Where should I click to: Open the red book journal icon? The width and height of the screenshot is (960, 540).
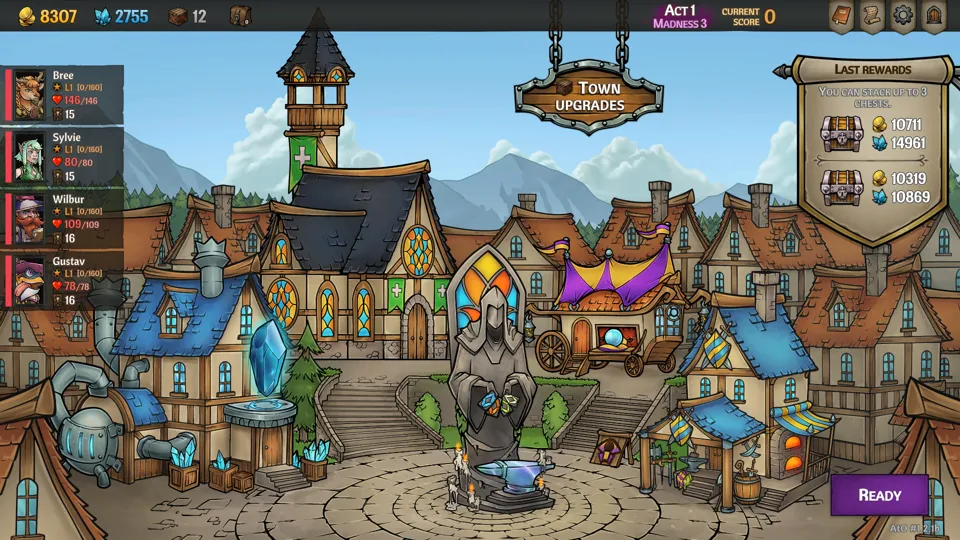(841, 16)
